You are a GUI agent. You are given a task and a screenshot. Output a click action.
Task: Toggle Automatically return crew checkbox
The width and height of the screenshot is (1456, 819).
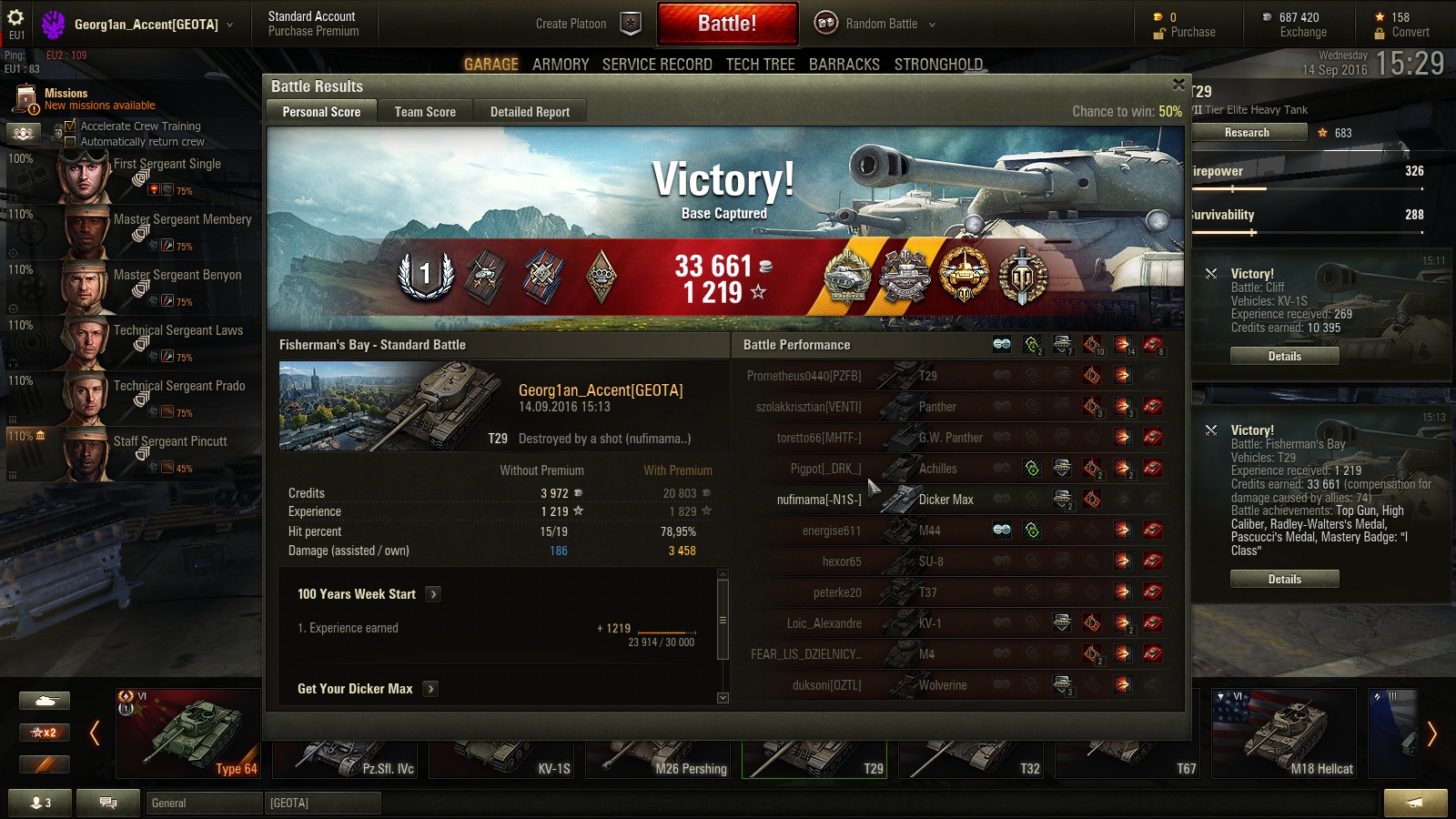click(x=70, y=142)
